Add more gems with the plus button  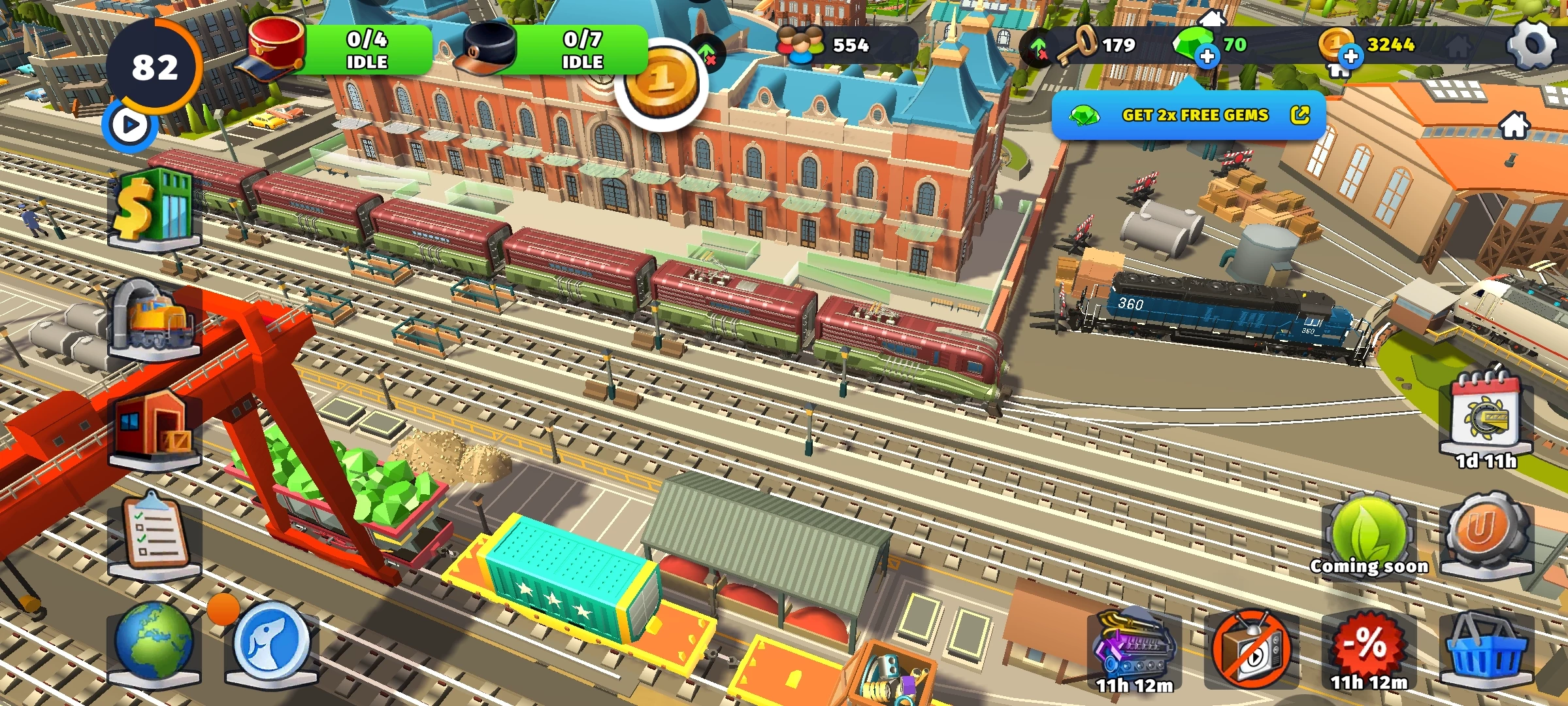point(1207,57)
